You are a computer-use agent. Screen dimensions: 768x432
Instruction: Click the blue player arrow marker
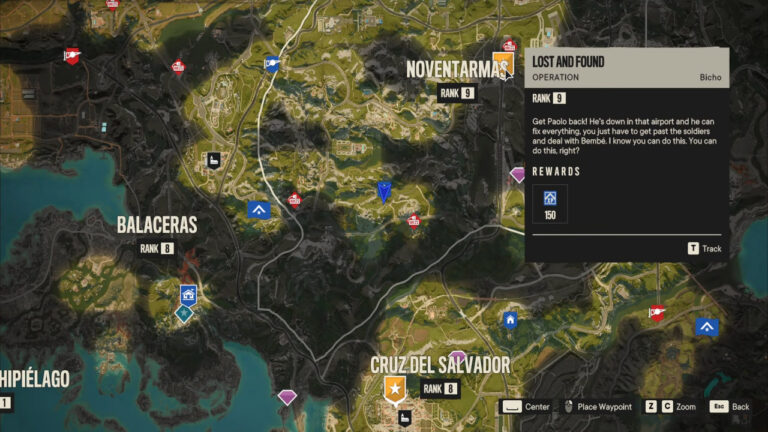383,192
